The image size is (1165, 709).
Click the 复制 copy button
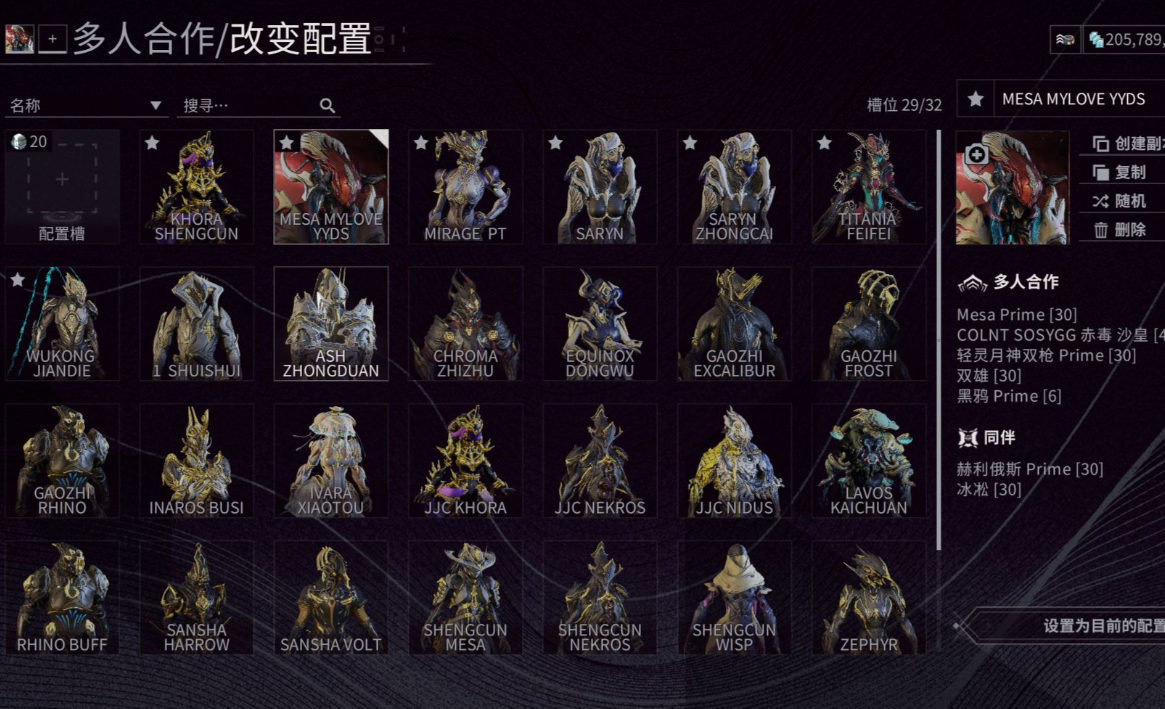[x=1125, y=172]
